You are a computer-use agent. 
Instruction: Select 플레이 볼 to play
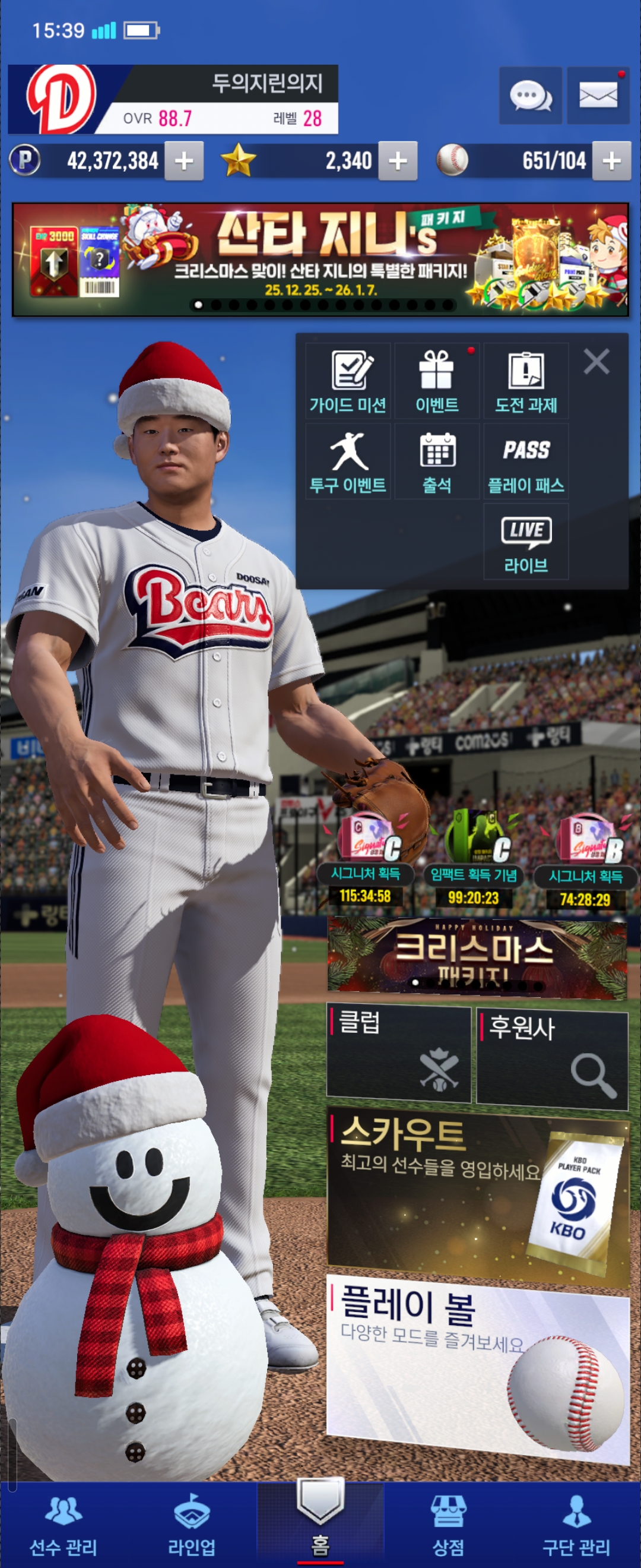coord(477,1367)
